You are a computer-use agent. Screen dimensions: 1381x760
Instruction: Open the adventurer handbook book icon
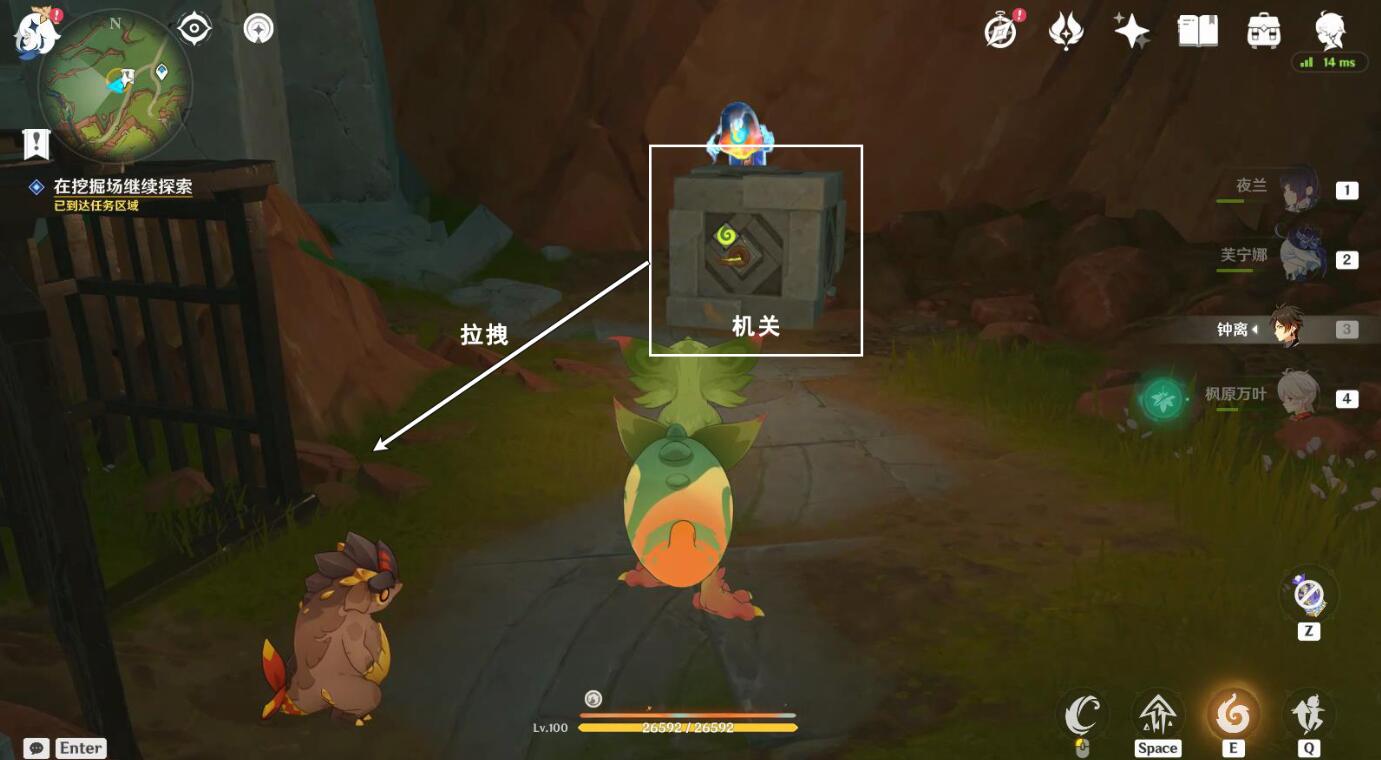click(x=1198, y=31)
